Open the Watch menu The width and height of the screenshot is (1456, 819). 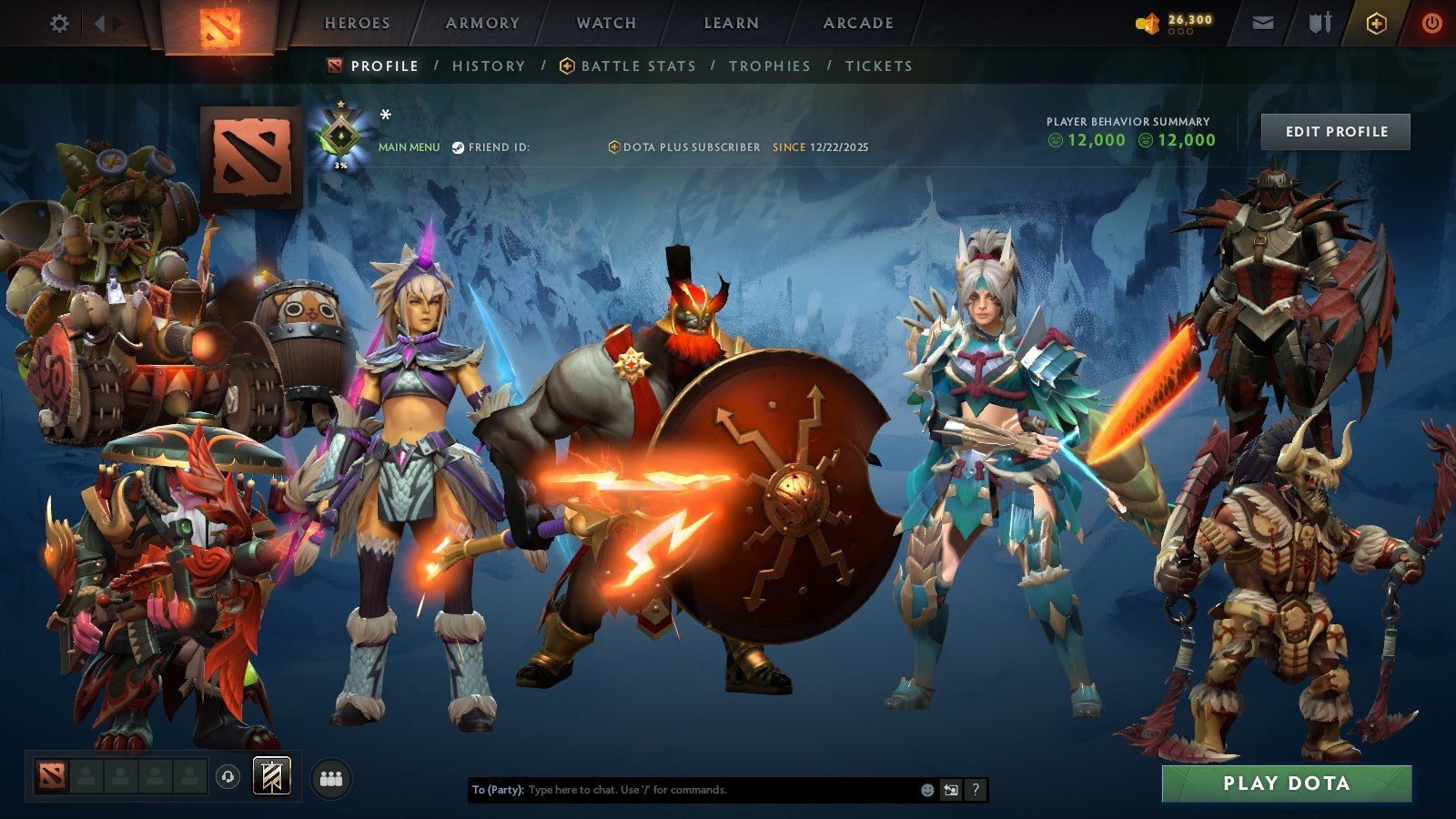(x=605, y=24)
